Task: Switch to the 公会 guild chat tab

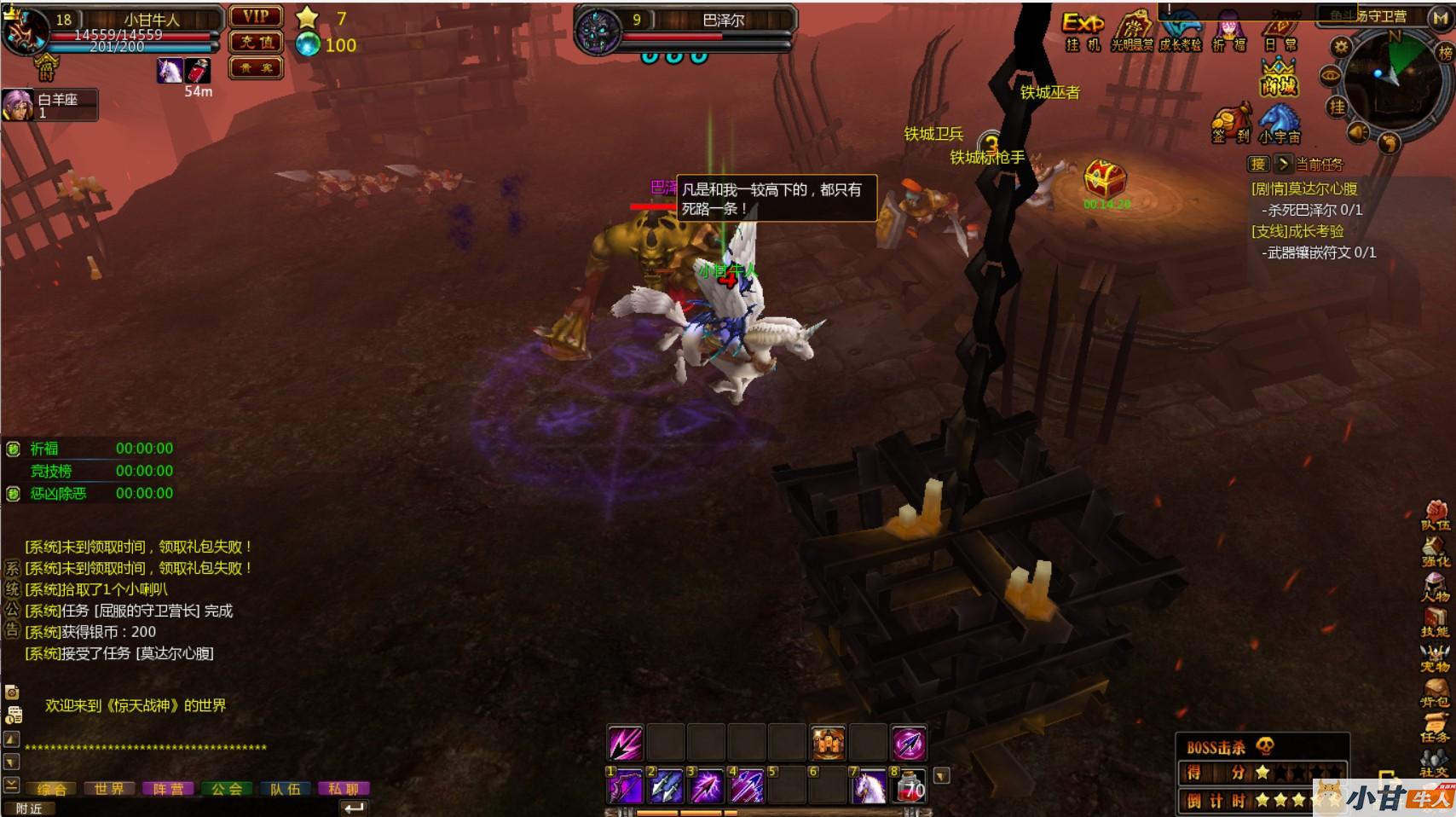Action: point(227,789)
